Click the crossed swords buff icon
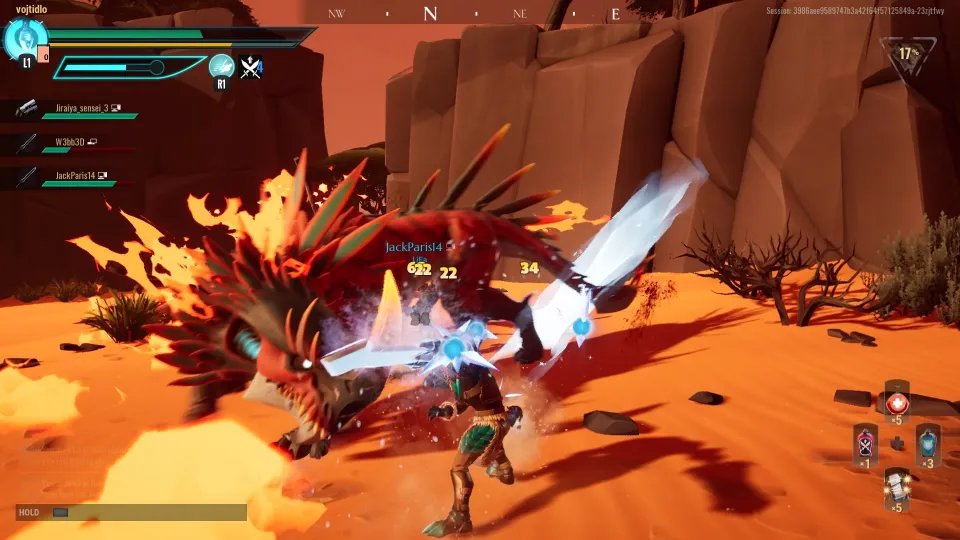Viewport: 960px width, 540px height. [x=251, y=67]
